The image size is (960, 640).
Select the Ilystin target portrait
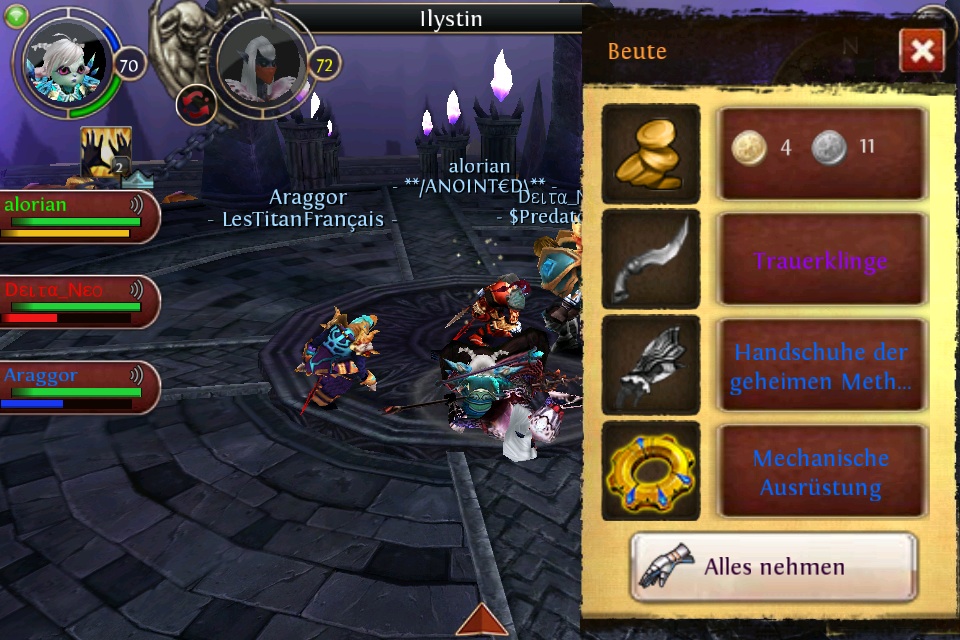point(260,62)
